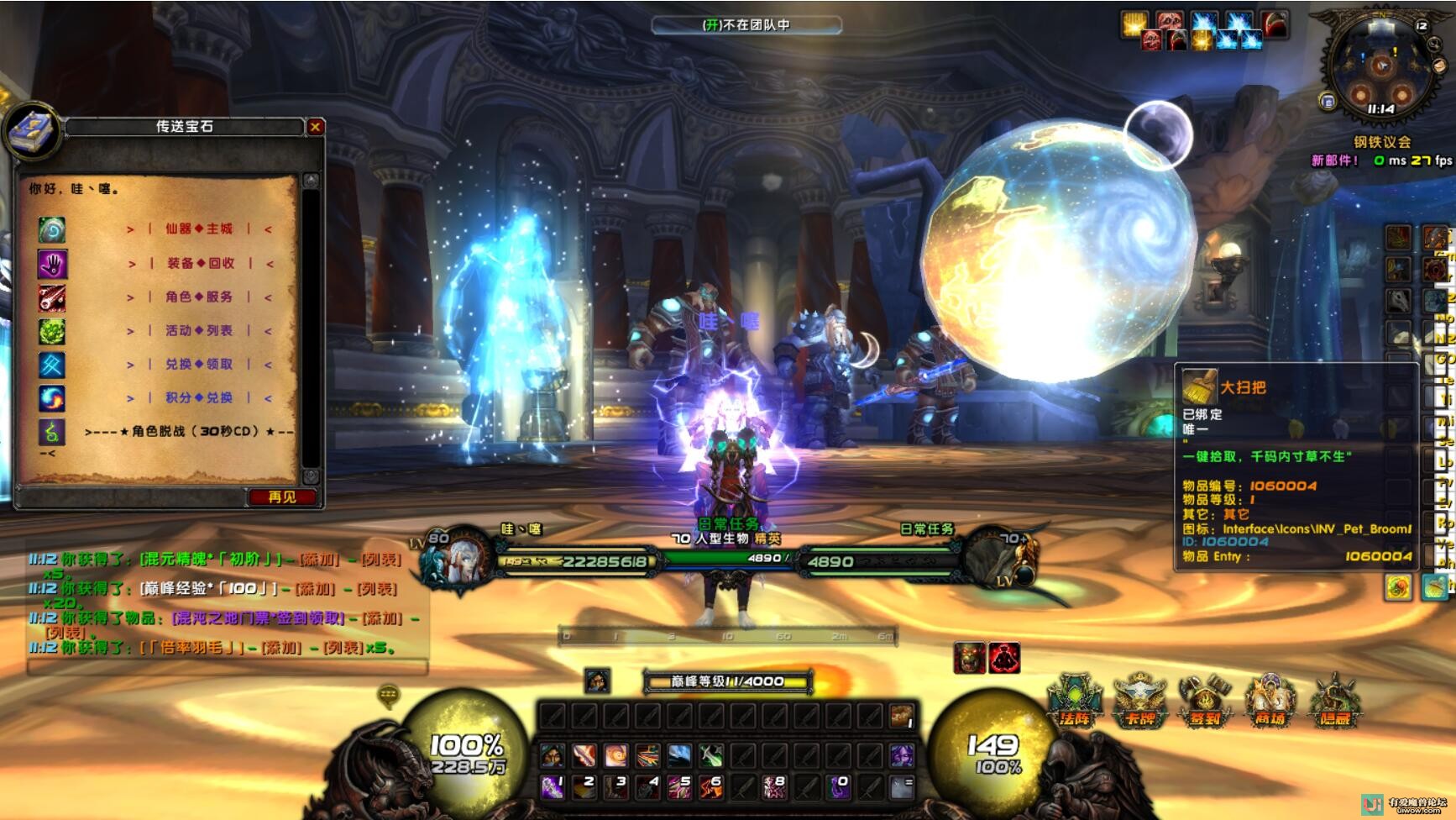1456x820 pixels.
Task: Choose the 活动◆列表 entry
Action: point(199,330)
